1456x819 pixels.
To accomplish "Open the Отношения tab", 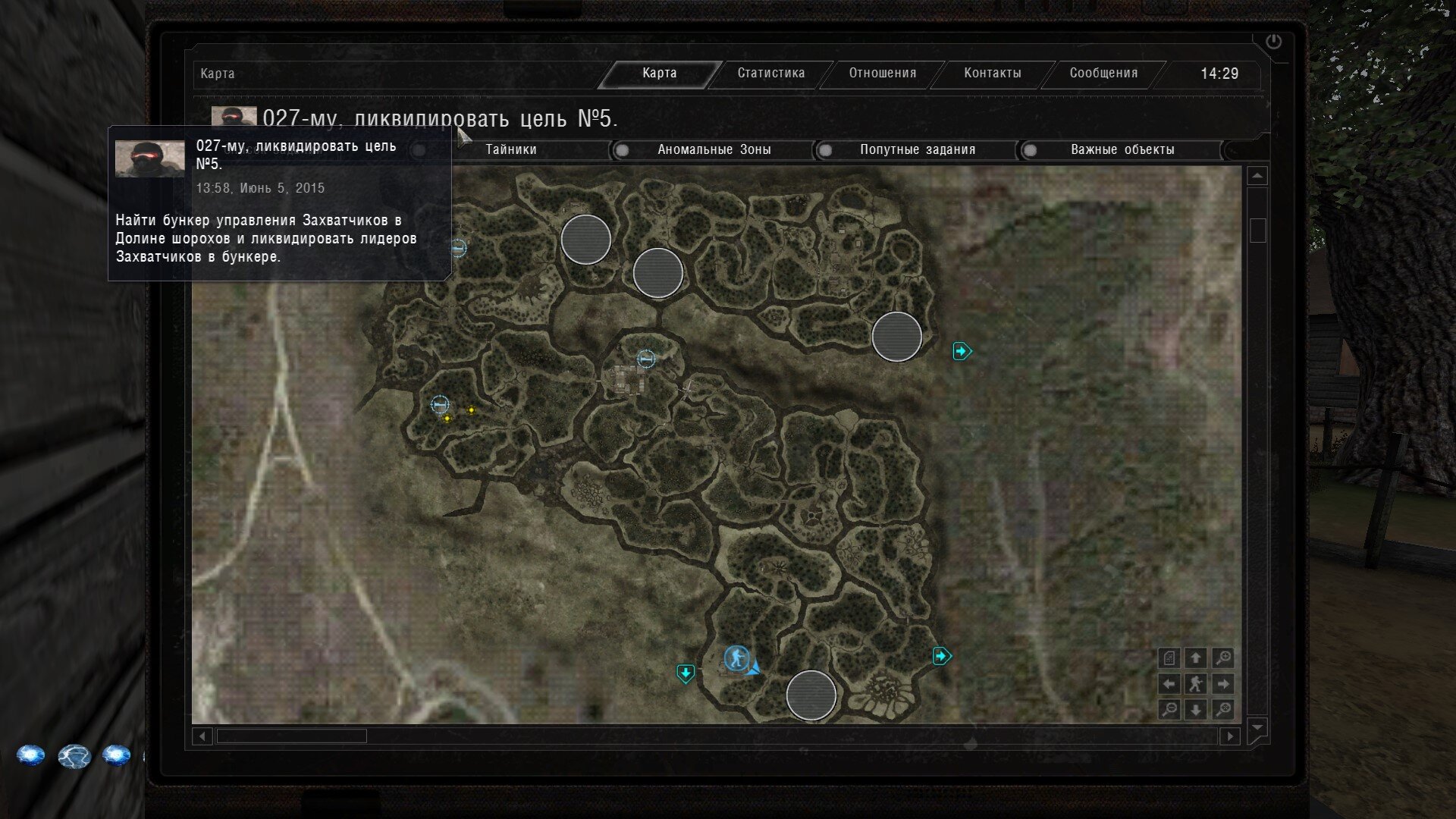I will coord(882,74).
